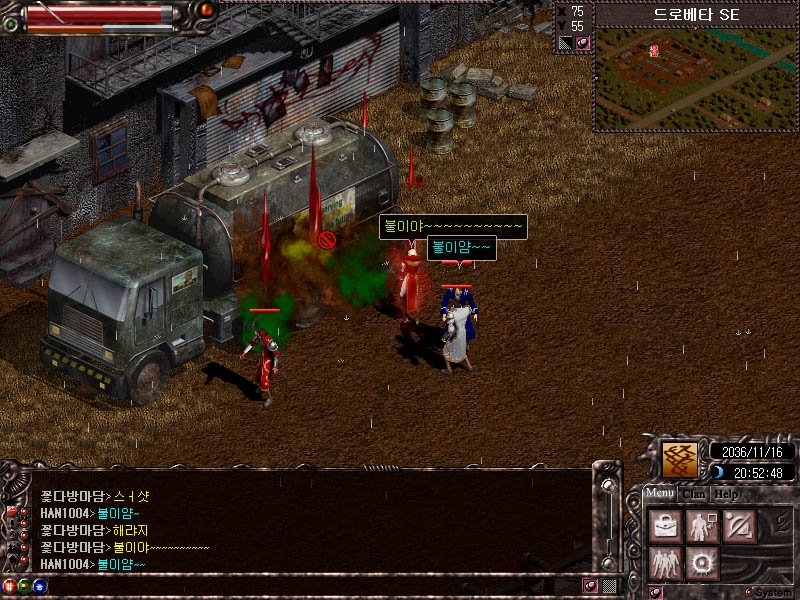Click the blue chat filter orb
This screenshot has width=800, height=600.
[x=39, y=585]
